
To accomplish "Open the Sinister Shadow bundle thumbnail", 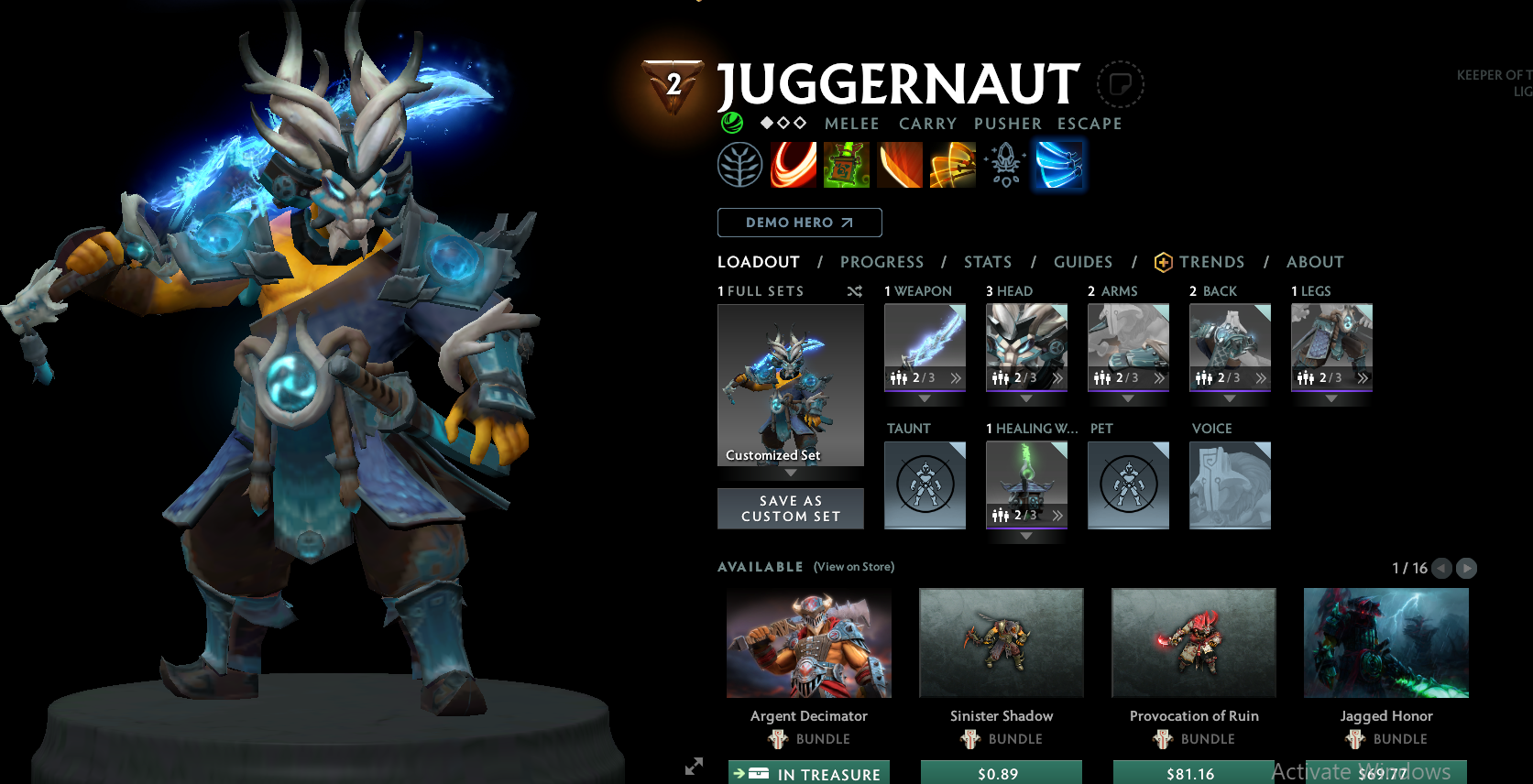I will point(1001,643).
